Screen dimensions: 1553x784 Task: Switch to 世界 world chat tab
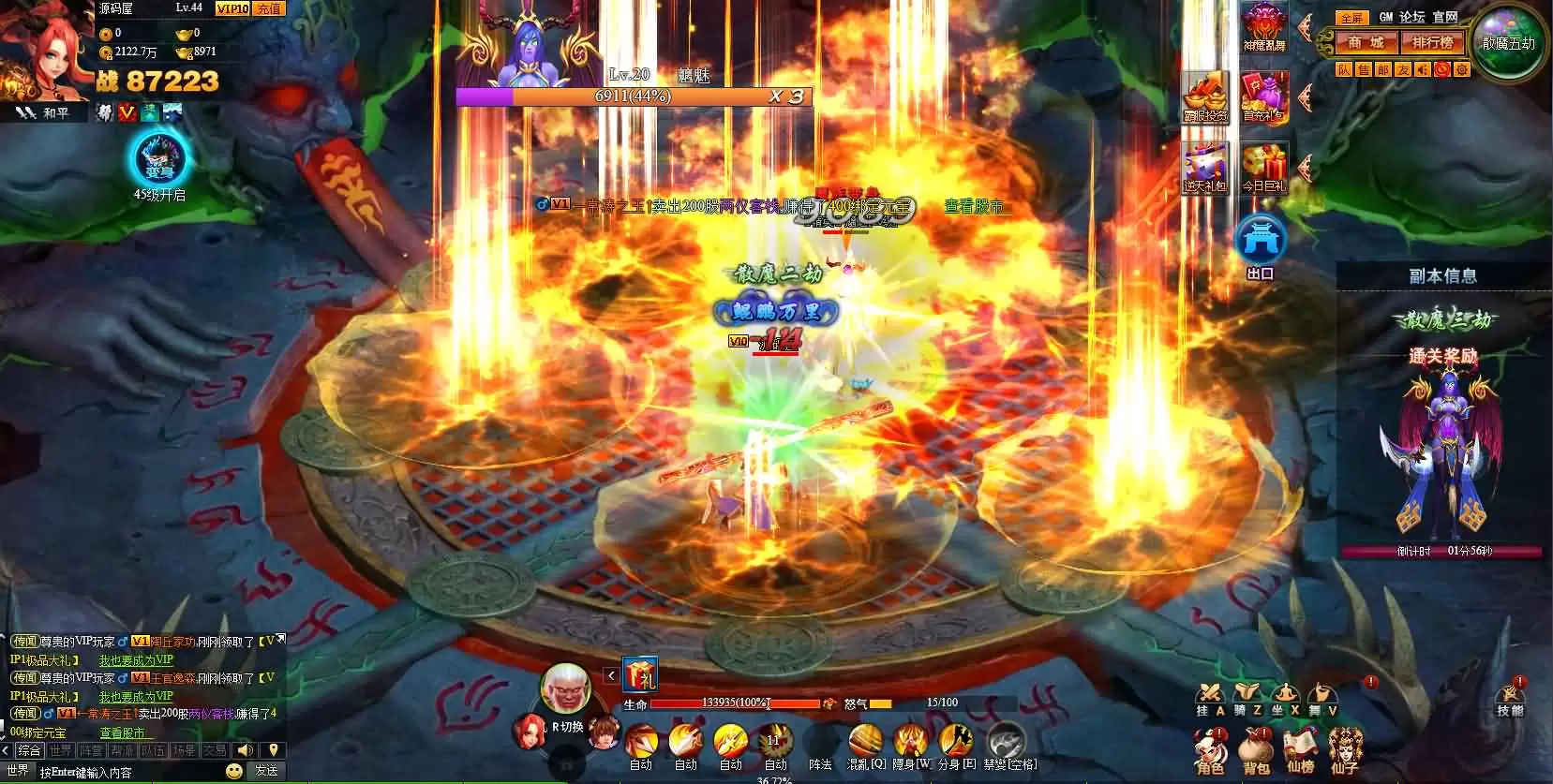pyautogui.click(x=62, y=749)
